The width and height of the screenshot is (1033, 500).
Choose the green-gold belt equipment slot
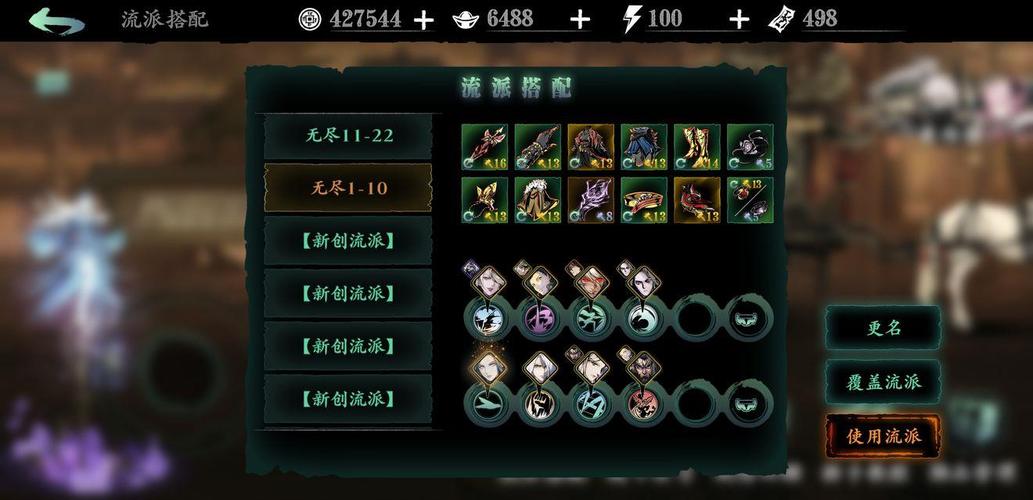(x=644, y=200)
